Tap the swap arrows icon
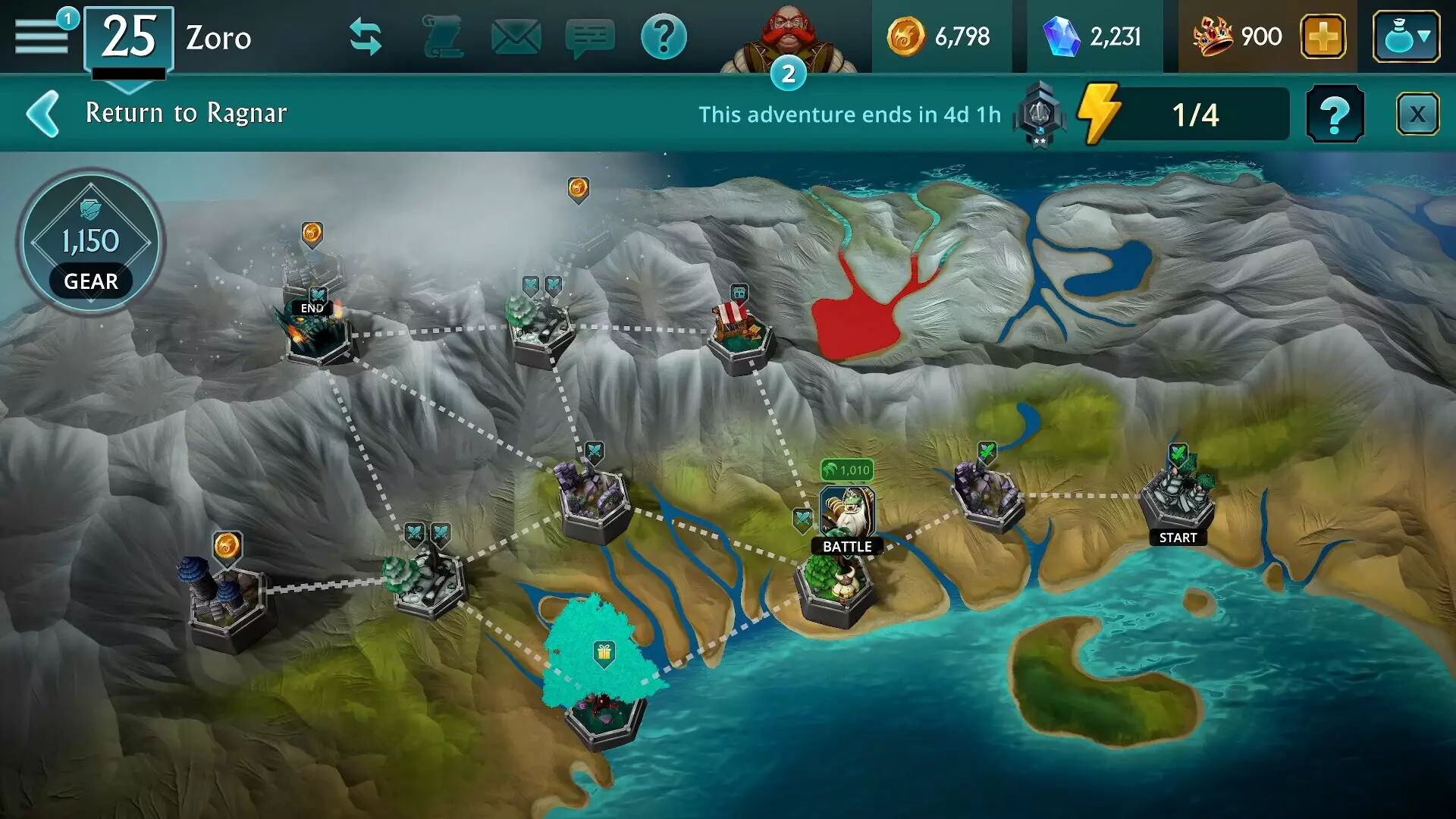This screenshot has width=1456, height=819. click(367, 33)
